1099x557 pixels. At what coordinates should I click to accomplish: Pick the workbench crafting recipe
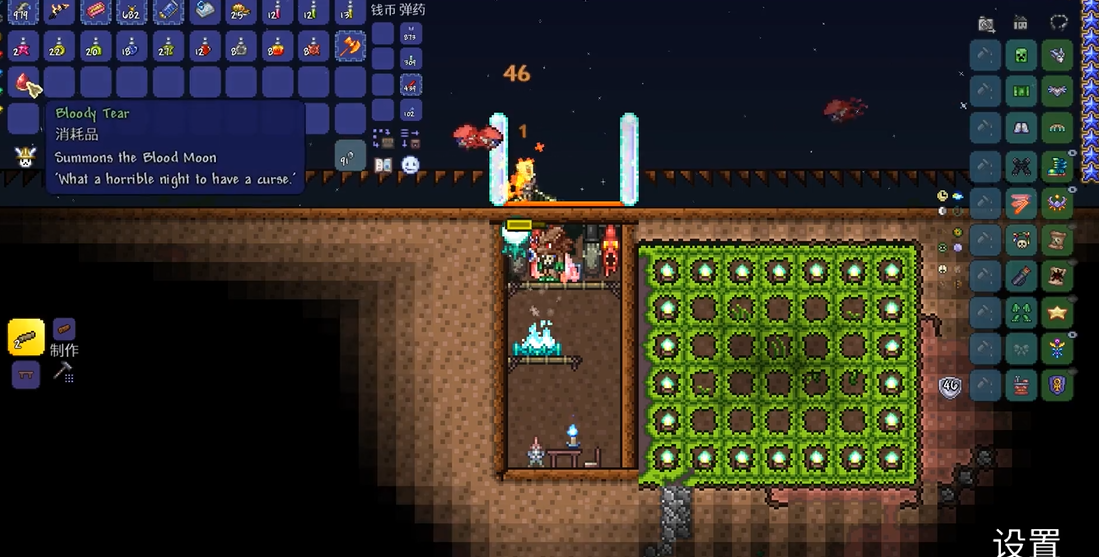coord(26,376)
